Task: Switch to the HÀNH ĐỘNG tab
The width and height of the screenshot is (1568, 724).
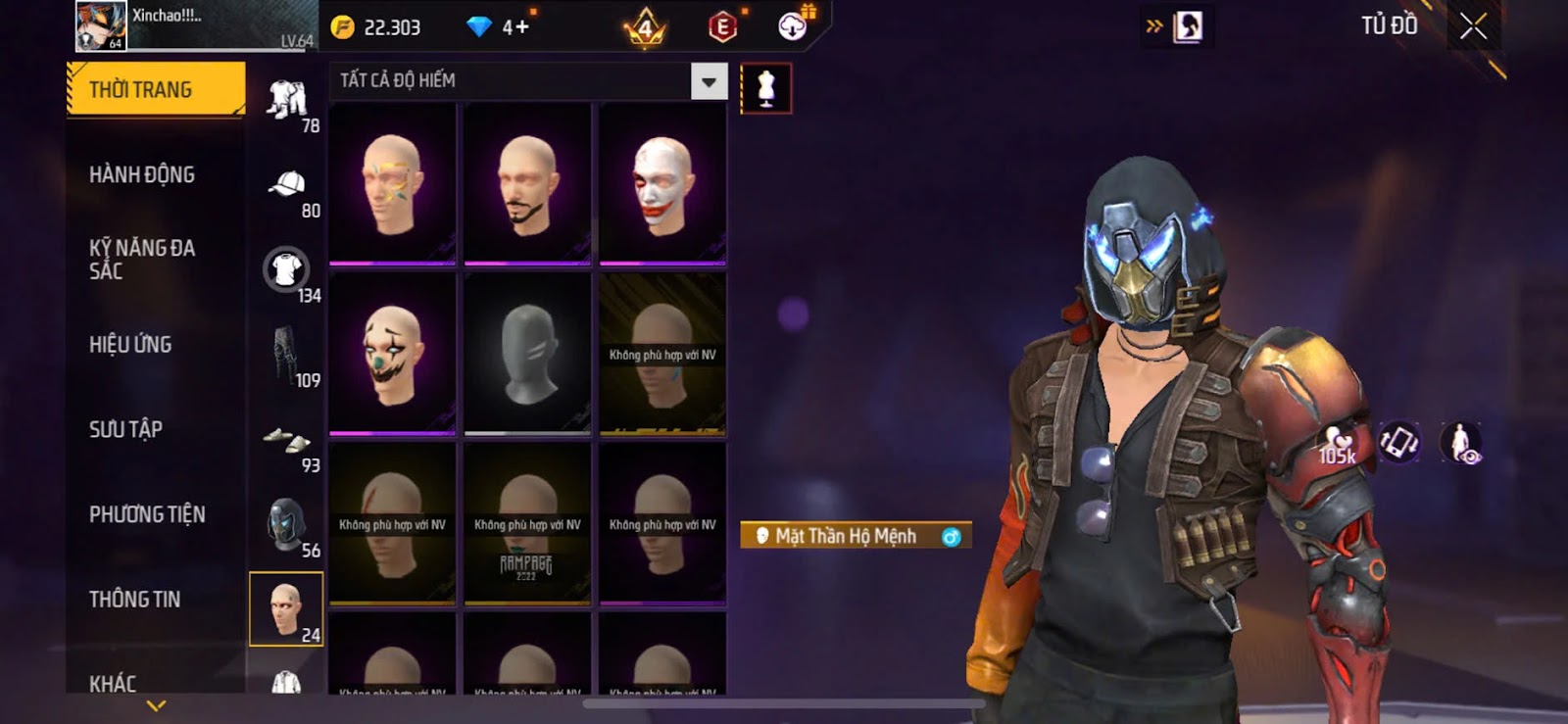Action: coord(142,174)
